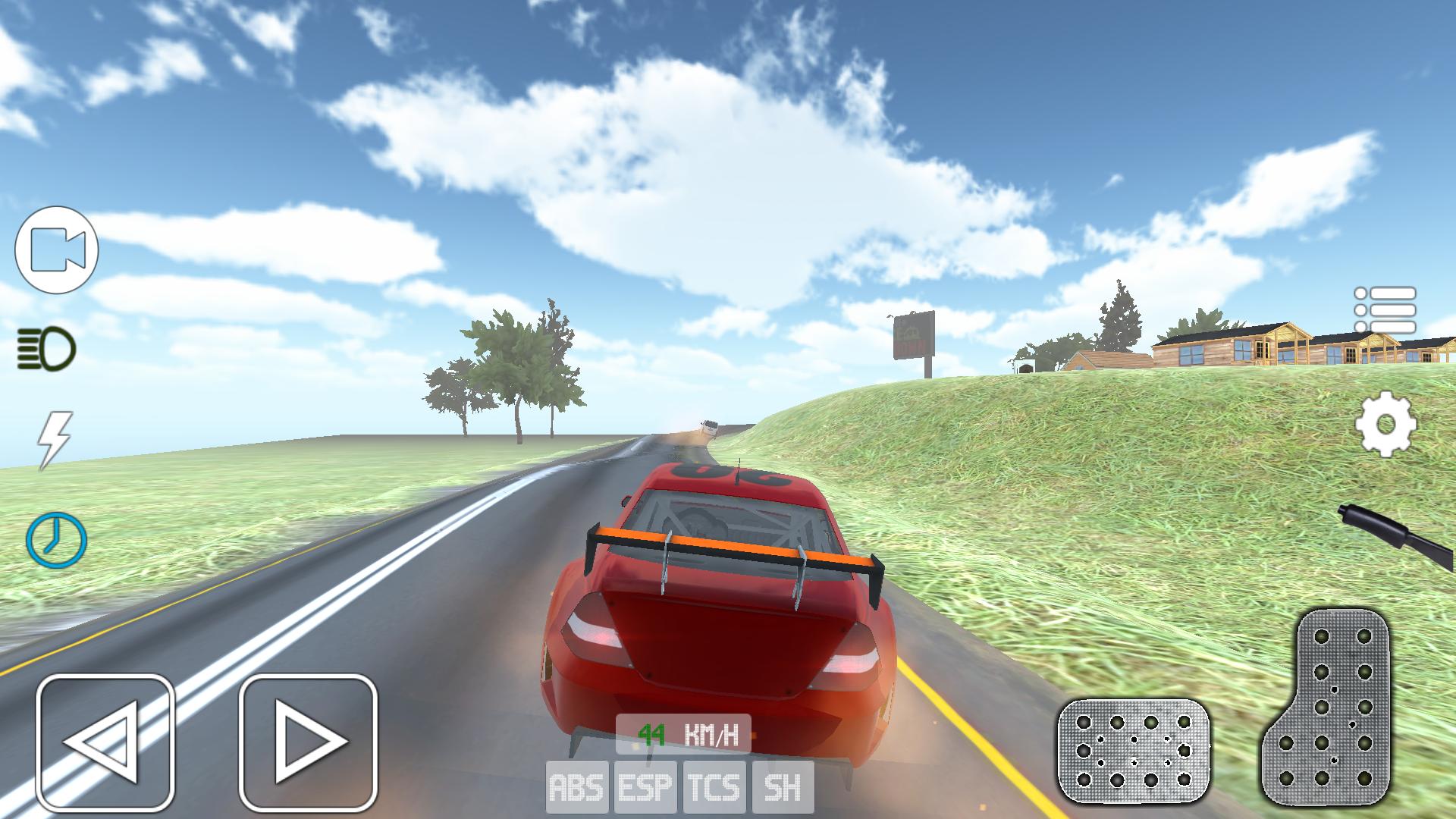Activate the lightning bolt boost
Image resolution: width=1456 pixels, height=819 pixels.
click(x=55, y=440)
